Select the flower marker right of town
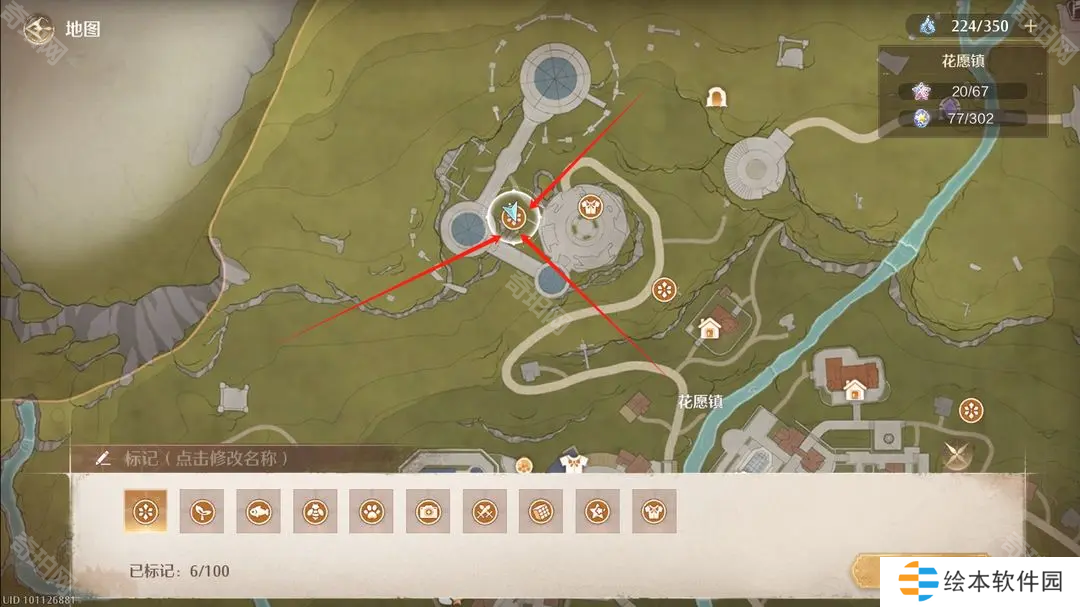 pos(970,409)
